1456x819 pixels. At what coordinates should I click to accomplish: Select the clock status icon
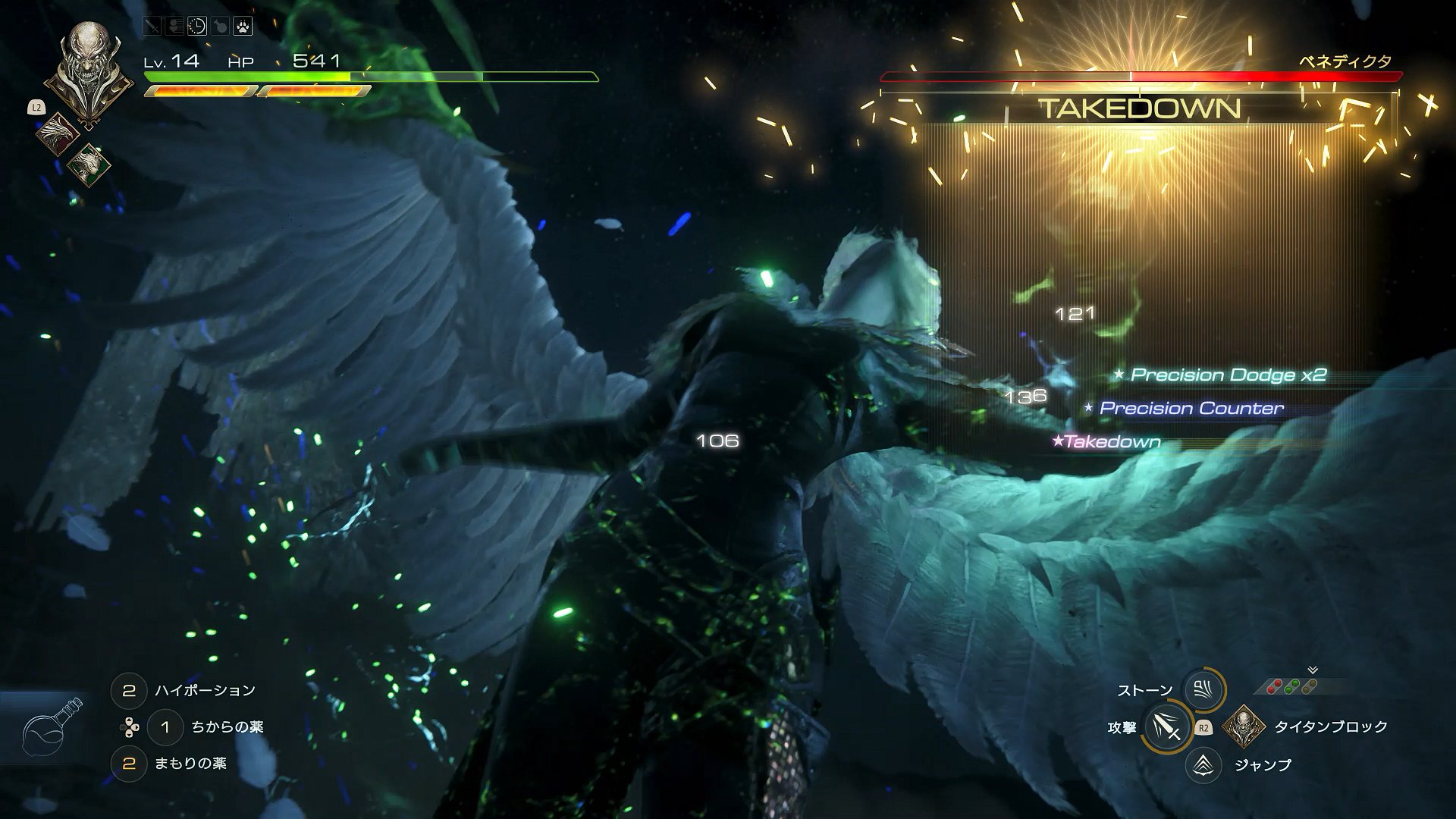(x=196, y=27)
